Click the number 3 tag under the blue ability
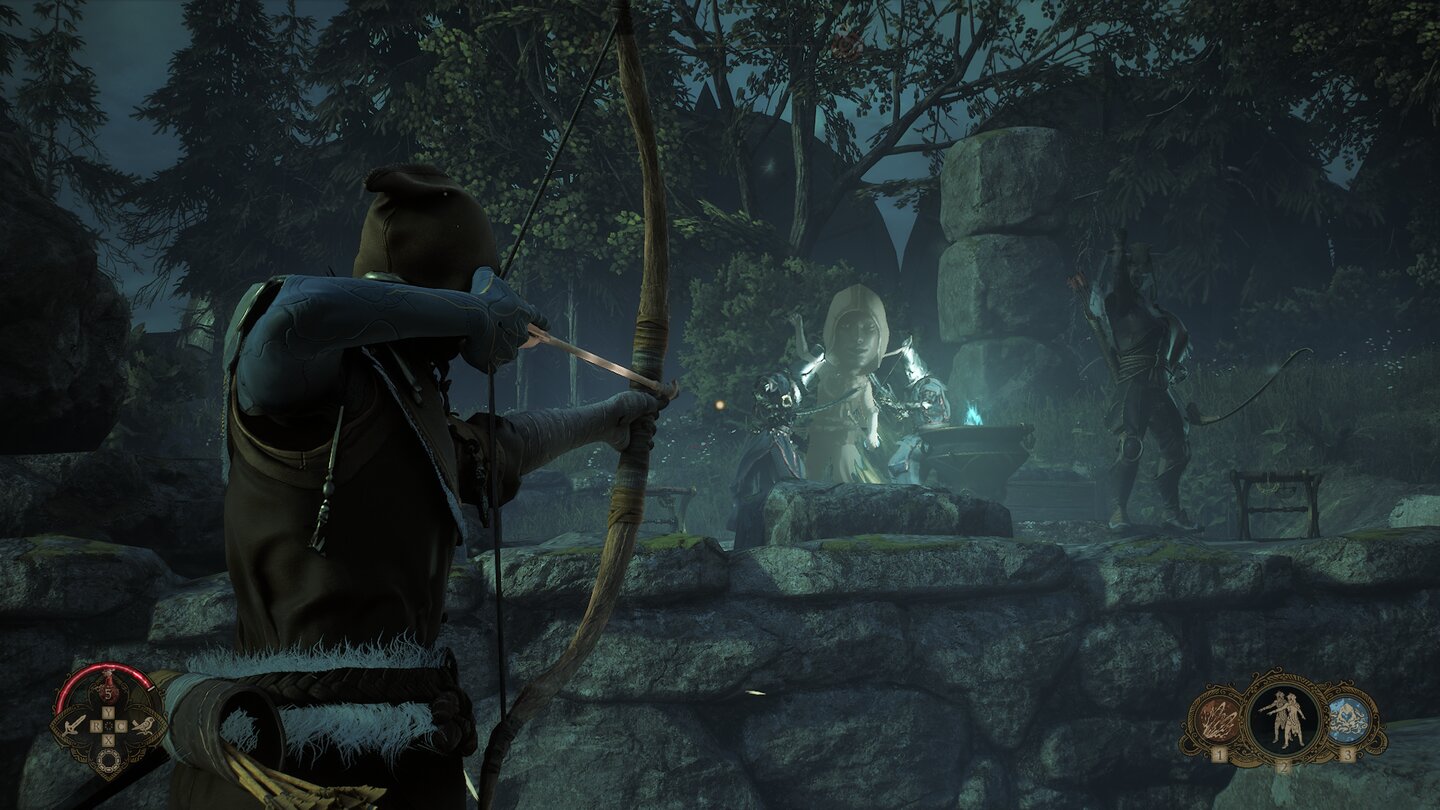Image resolution: width=1440 pixels, height=810 pixels. coord(1349,754)
